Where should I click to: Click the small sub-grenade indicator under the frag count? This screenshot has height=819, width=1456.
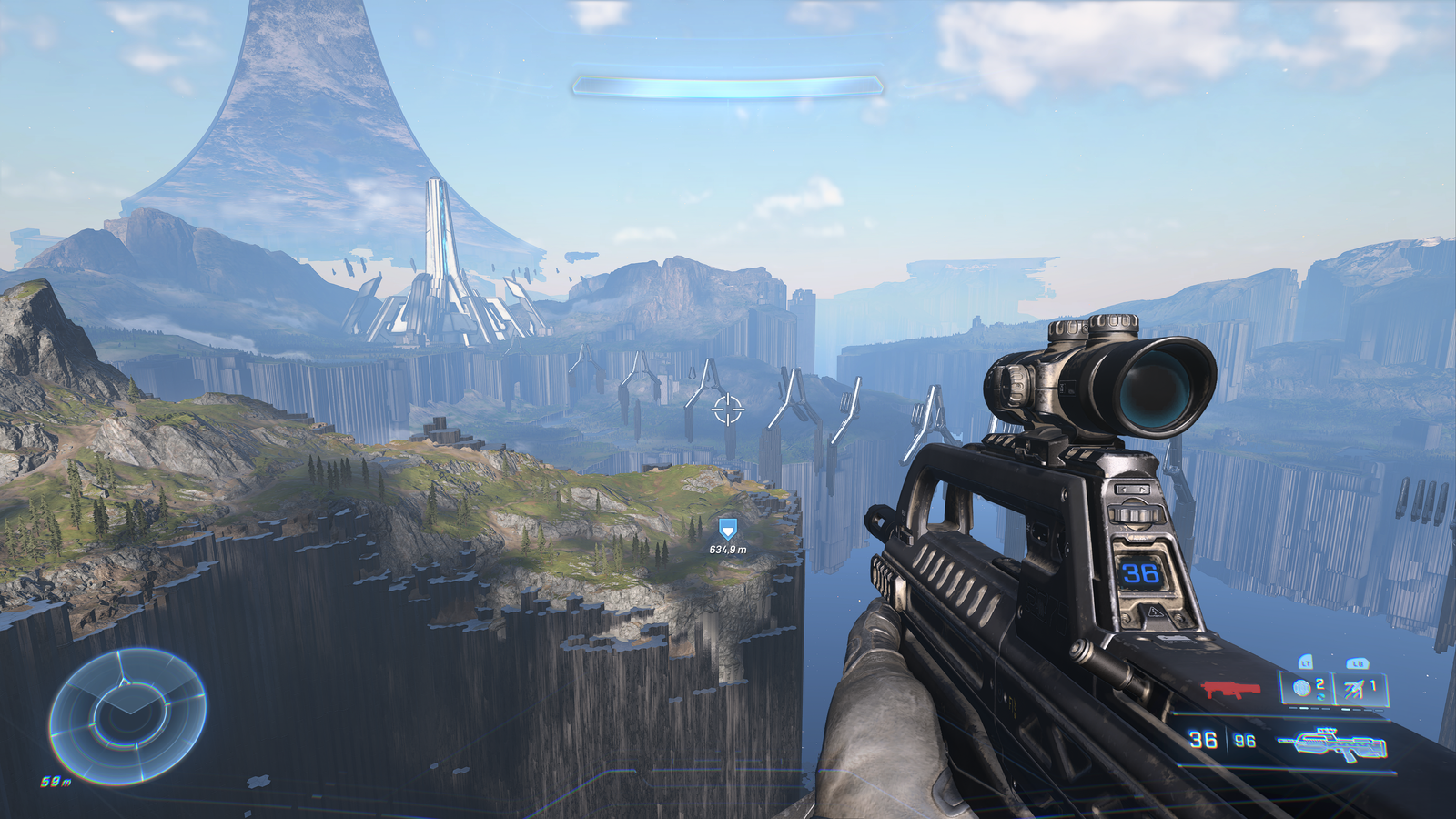pyautogui.click(x=1322, y=696)
